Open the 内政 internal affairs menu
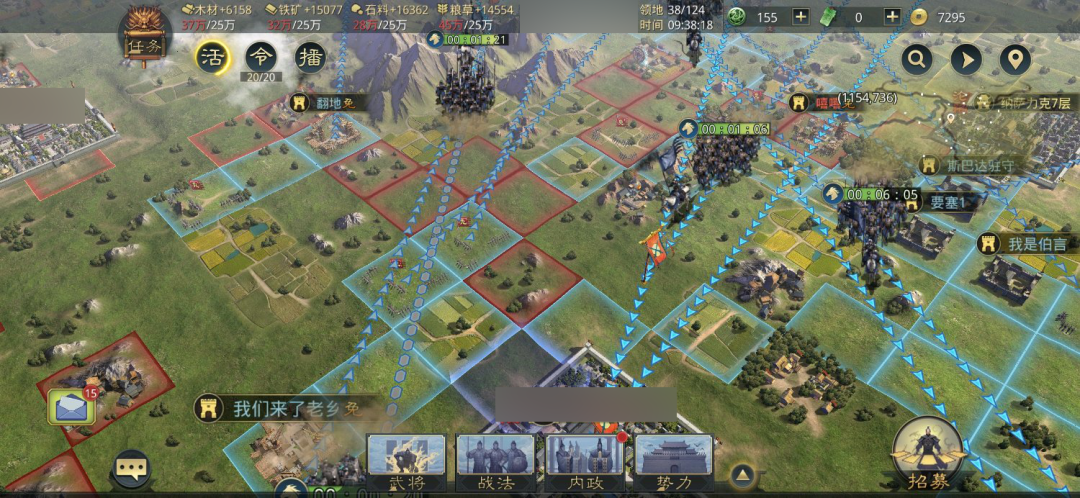Viewport: 1080px width, 498px height. tap(584, 462)
